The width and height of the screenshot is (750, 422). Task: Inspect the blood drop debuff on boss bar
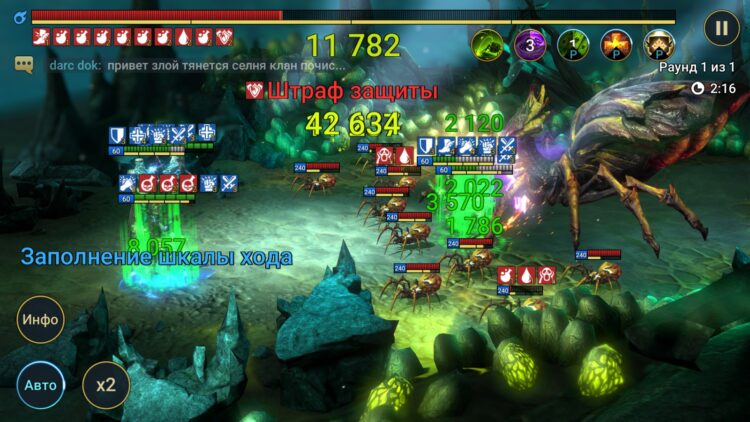click(183, 37)
